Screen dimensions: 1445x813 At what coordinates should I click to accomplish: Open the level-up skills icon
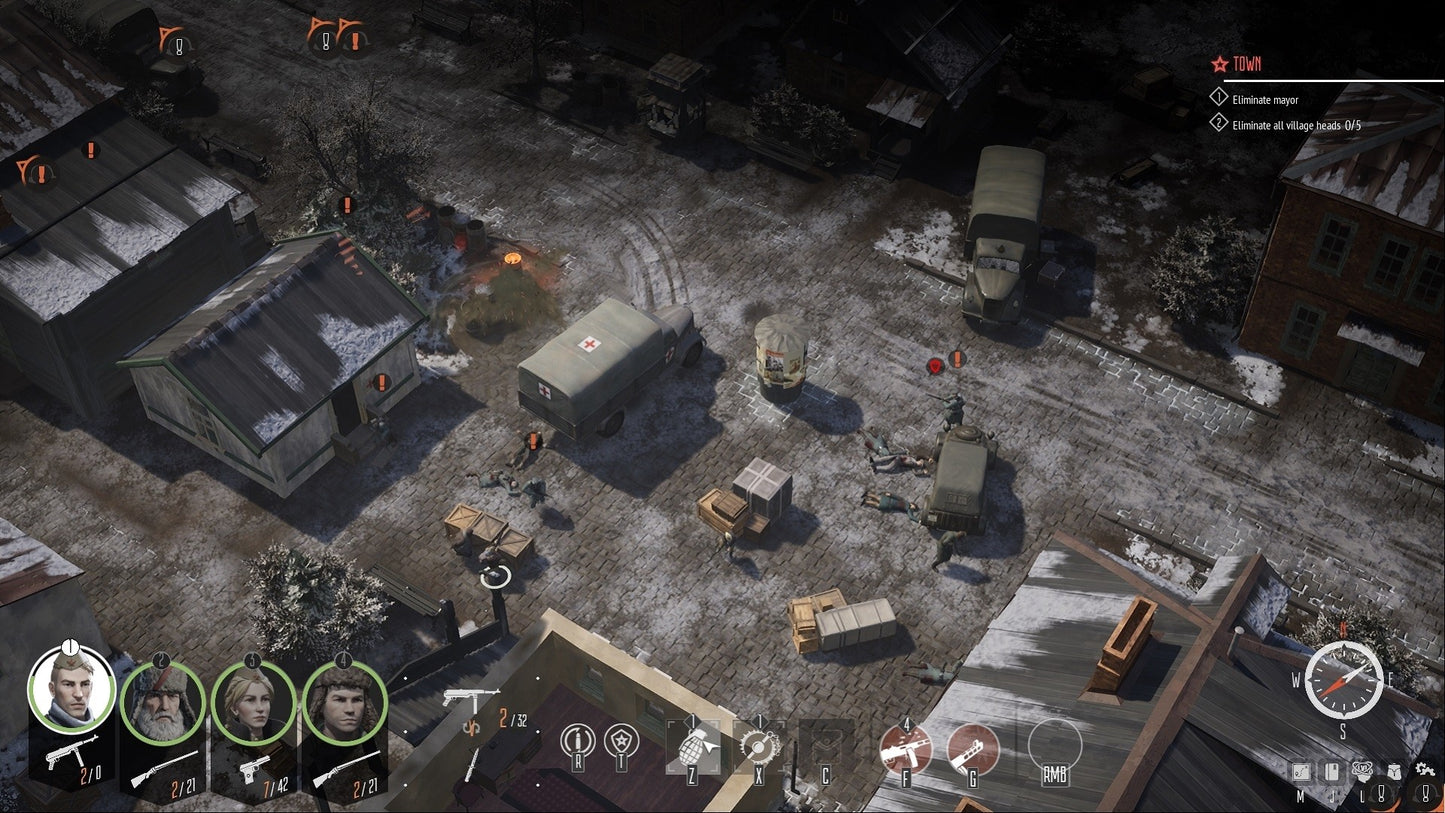tap(1363, 769)
